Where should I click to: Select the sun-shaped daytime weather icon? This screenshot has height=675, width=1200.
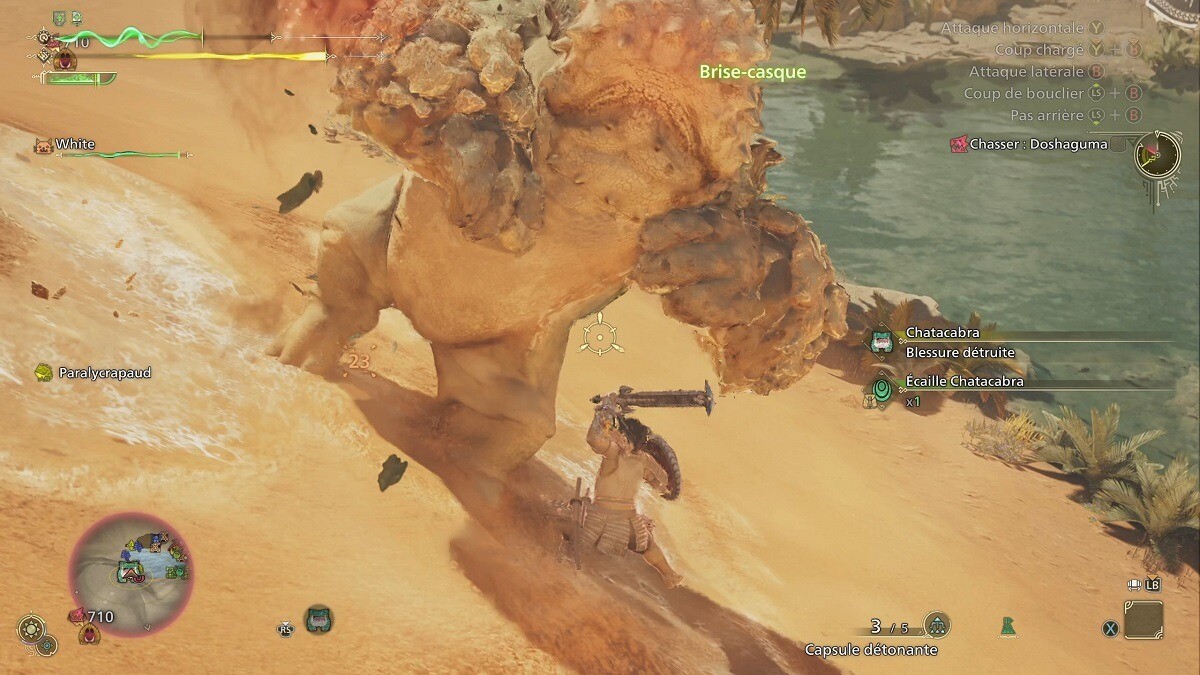coord(31,628)
